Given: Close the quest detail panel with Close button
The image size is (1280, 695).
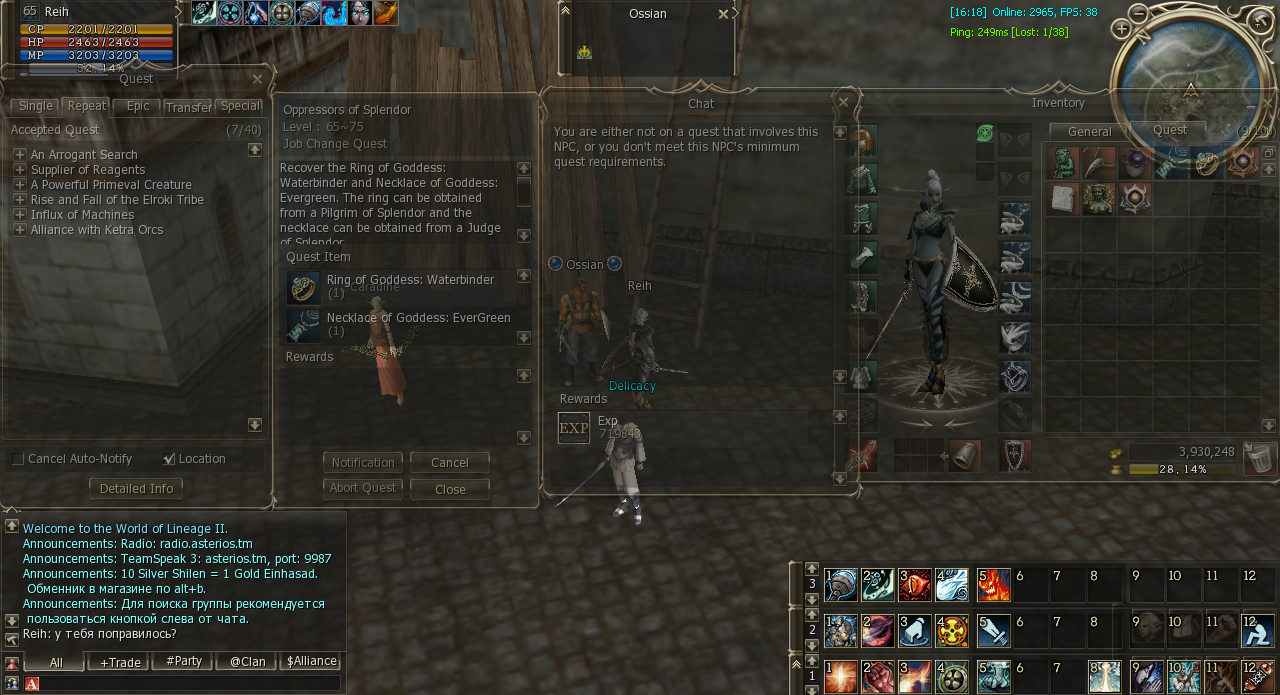Looking at the screenshot, I should [450, 489].
